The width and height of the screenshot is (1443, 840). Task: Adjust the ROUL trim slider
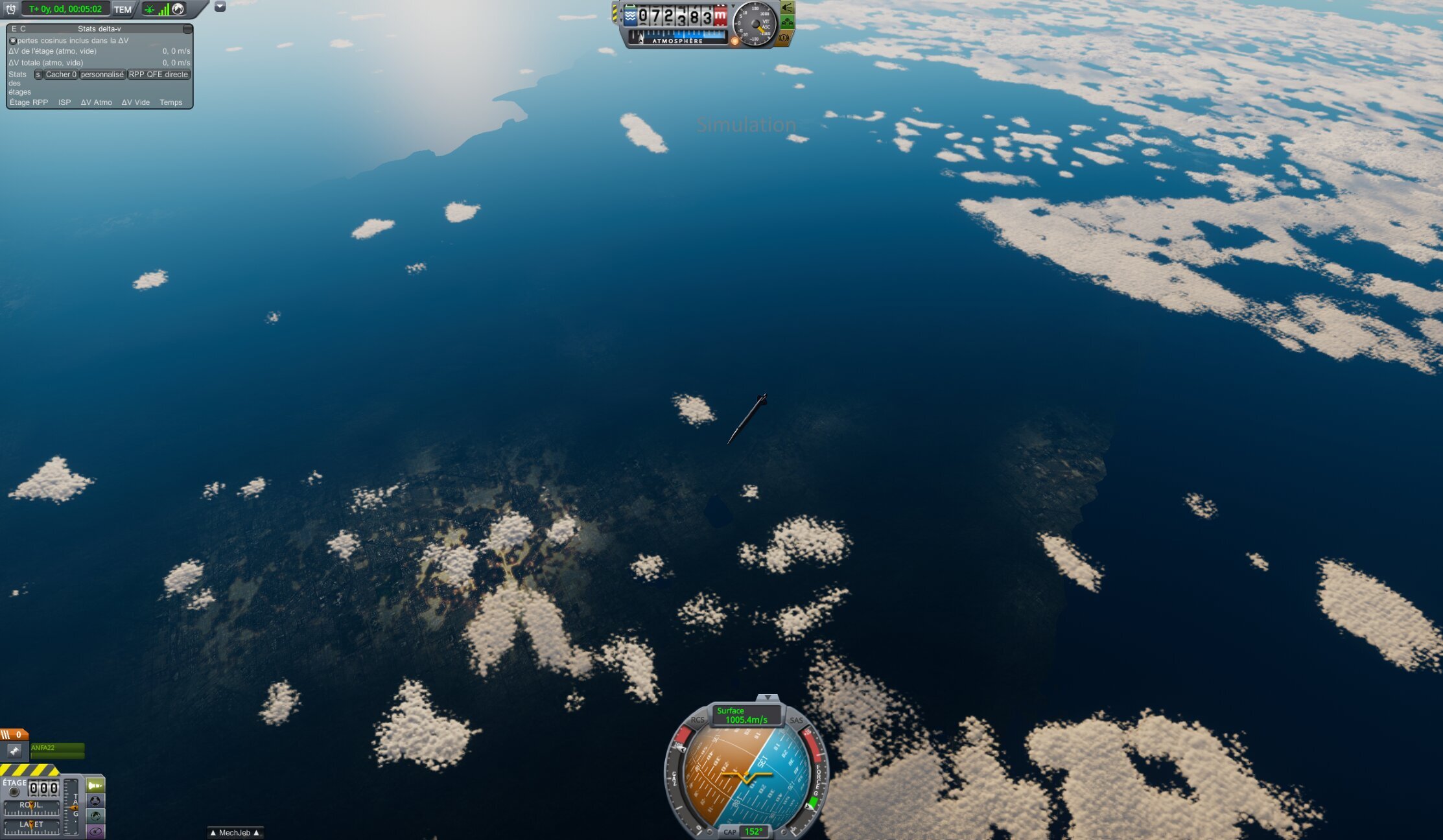point(31,807)
